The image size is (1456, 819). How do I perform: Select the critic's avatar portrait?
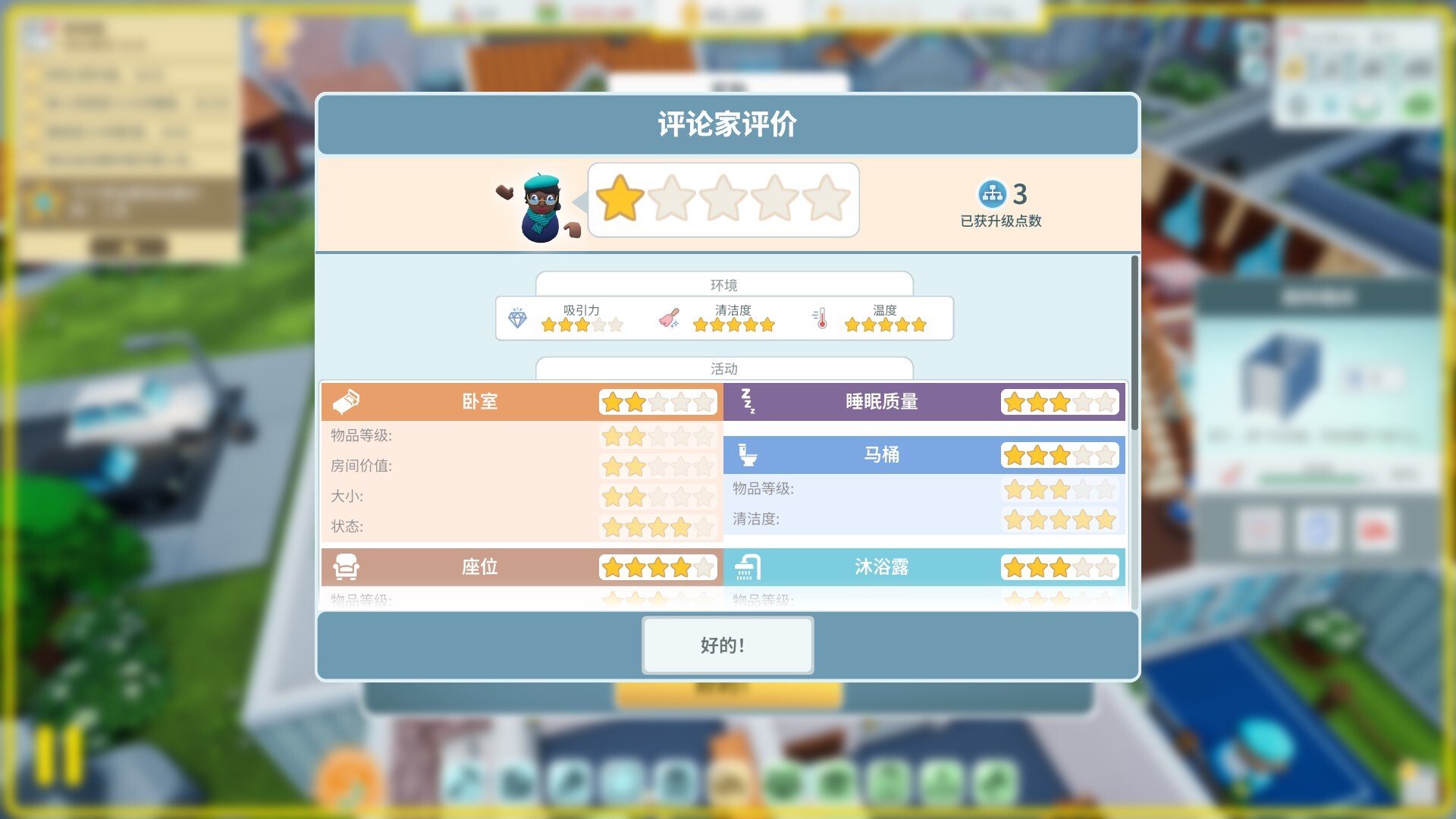click(540, 205)
